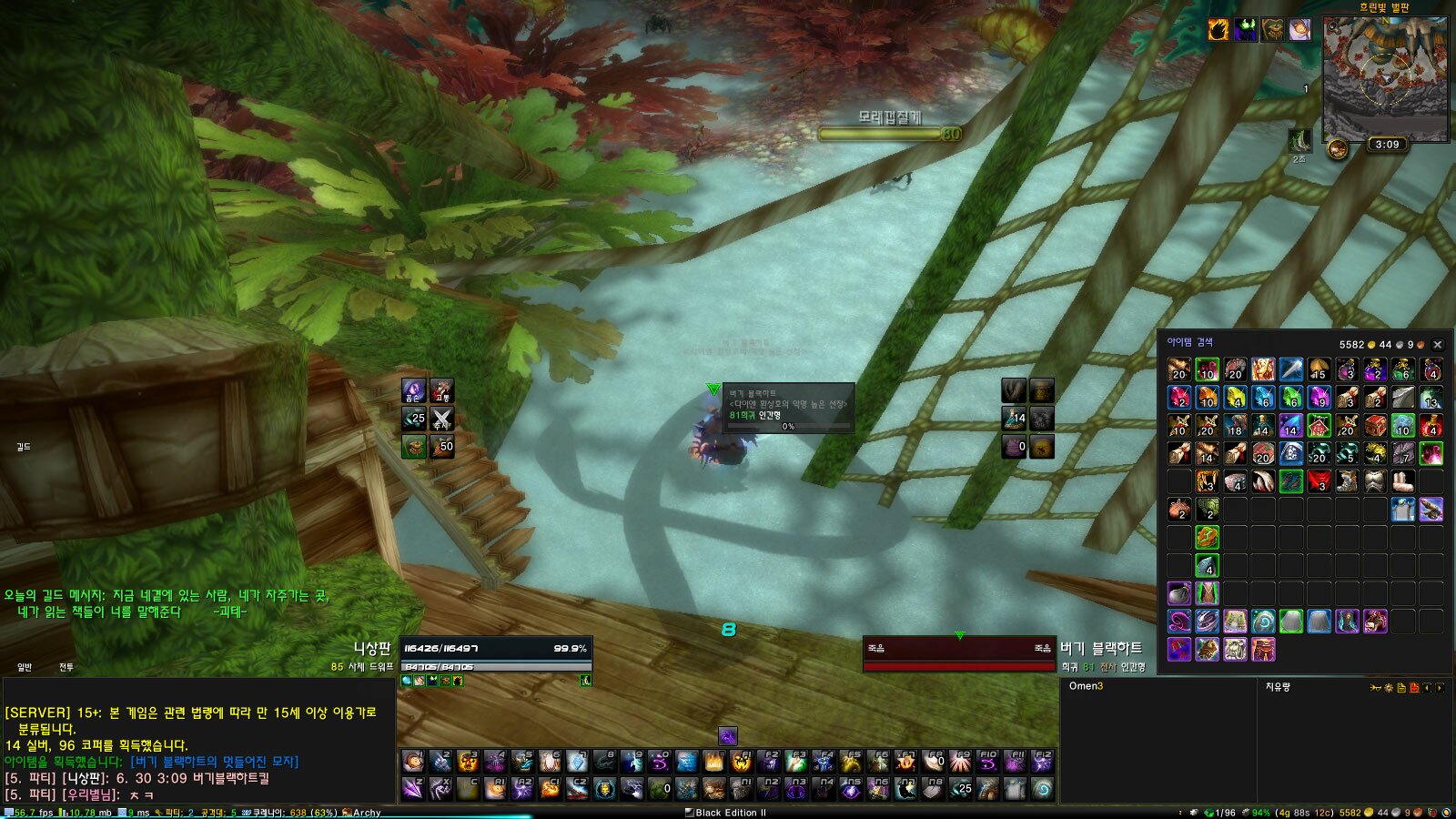Switch to the Combat chat tab
Screen dimensions: 1456x819
(66, 668)
